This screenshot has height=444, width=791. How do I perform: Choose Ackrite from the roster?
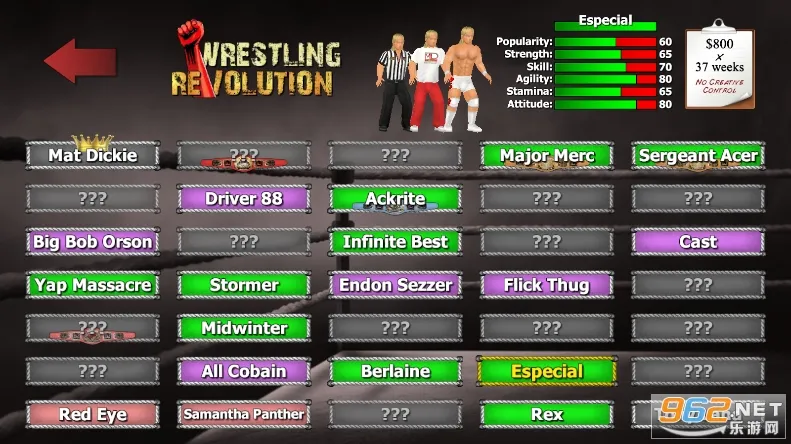[395, 199]
